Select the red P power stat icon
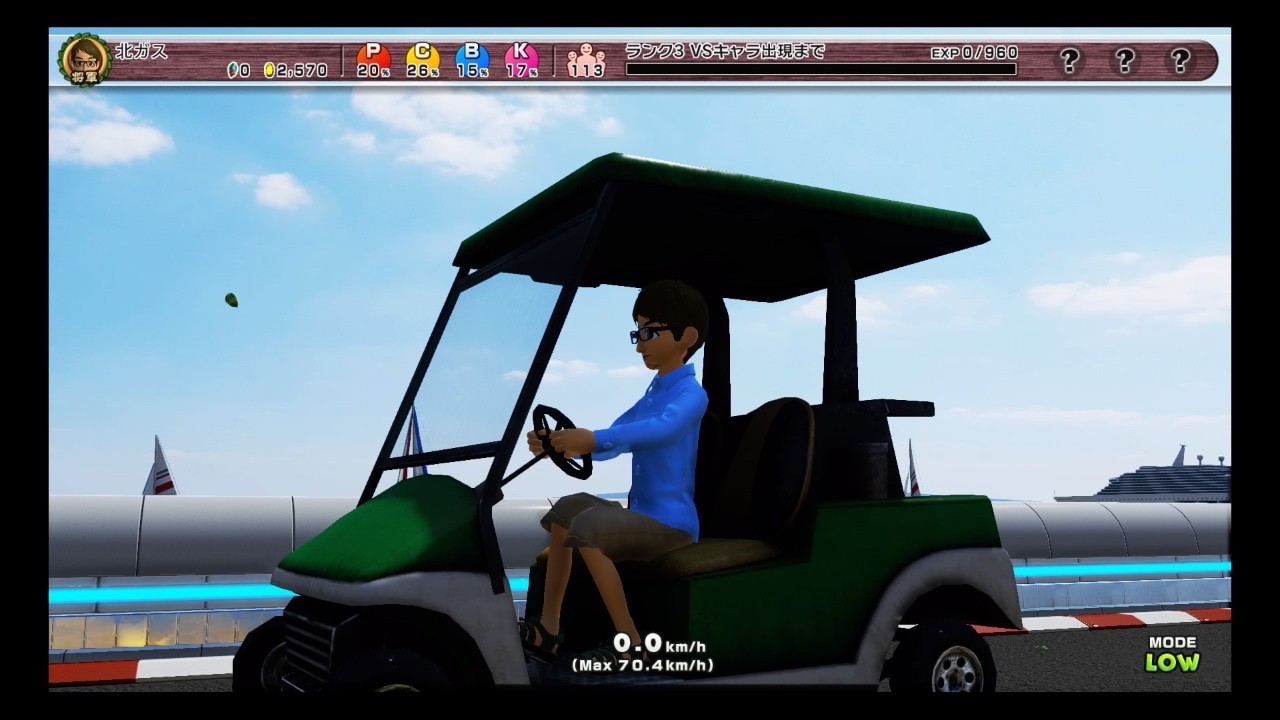Image resolution: width=1280 pixels, height=720 pixels. coord(373,53)
